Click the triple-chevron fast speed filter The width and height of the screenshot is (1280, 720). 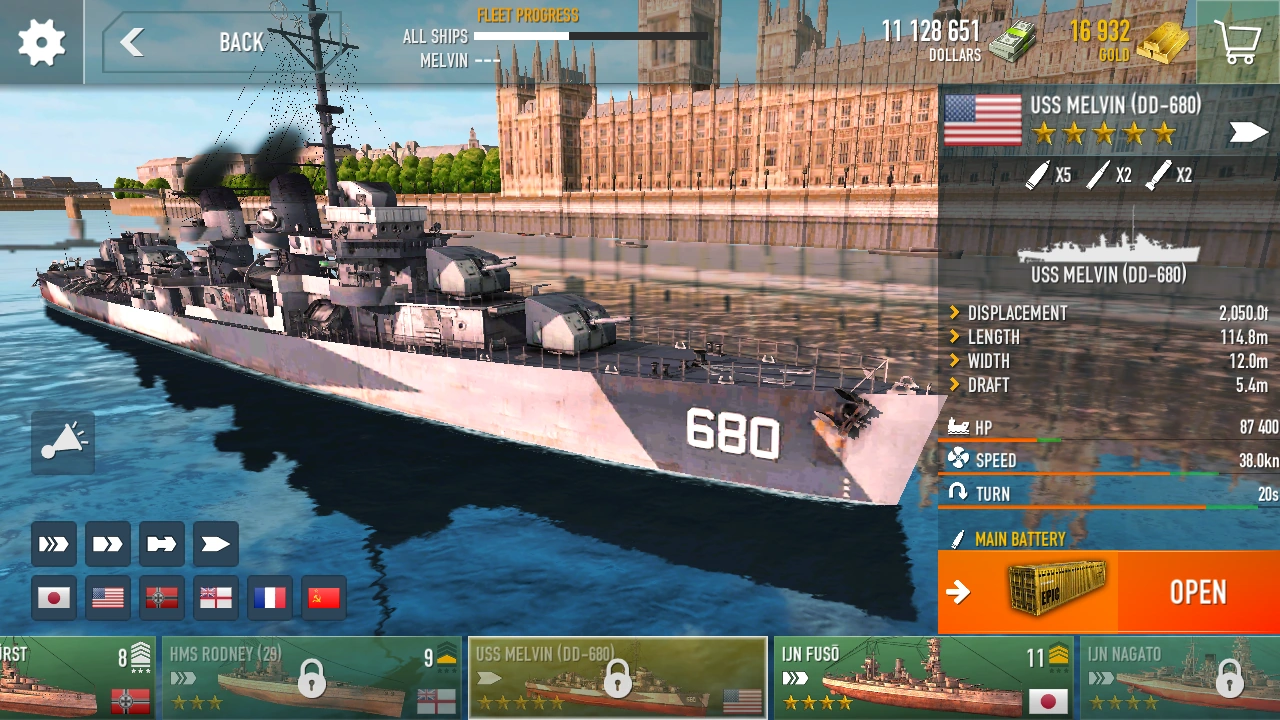click(x=54, y=544)
